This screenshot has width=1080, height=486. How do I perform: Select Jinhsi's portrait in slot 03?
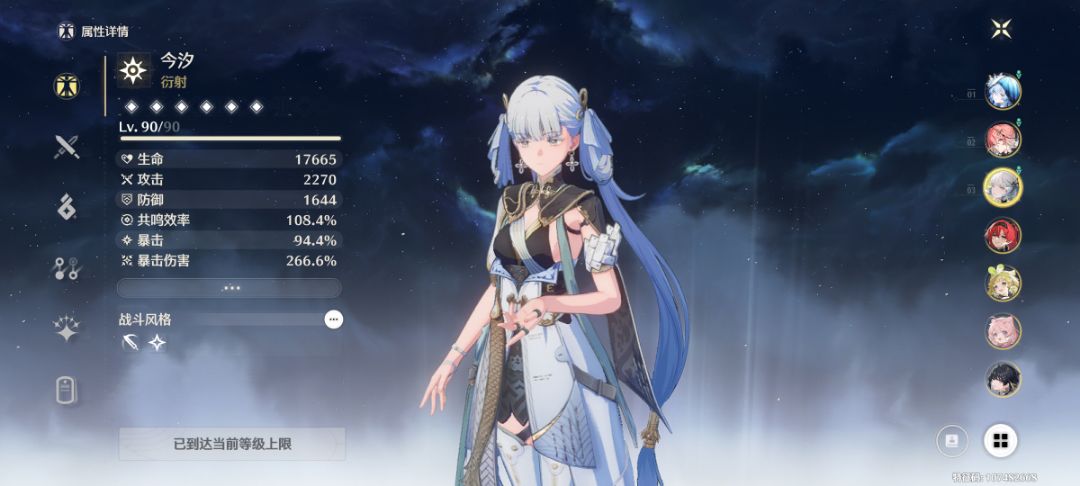coord(1002,187)
